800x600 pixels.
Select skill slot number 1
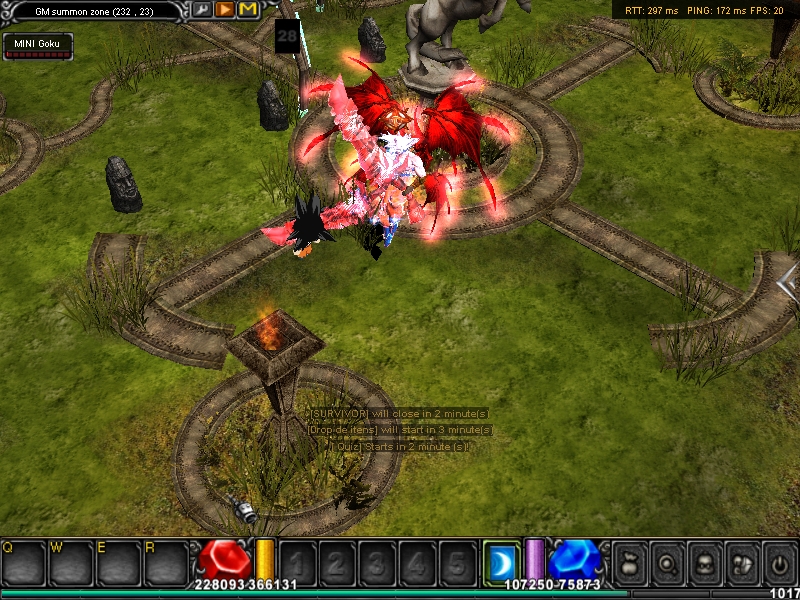pos(296,562)
